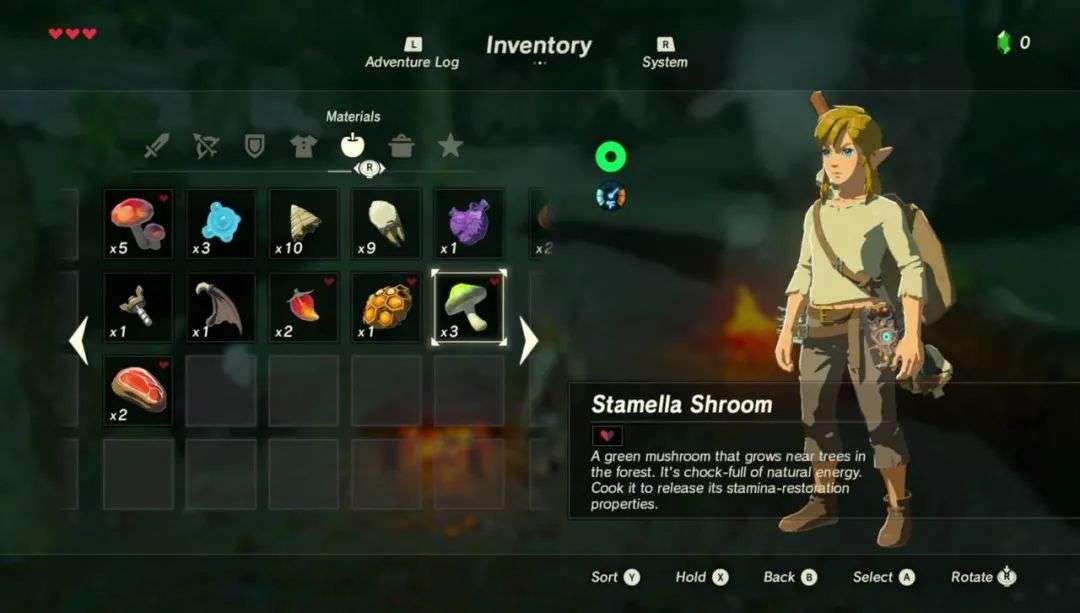This screenshot has height=613, width=1080.
Task: Open the System page
Action: pyautogui.click(x=665, y=54)
